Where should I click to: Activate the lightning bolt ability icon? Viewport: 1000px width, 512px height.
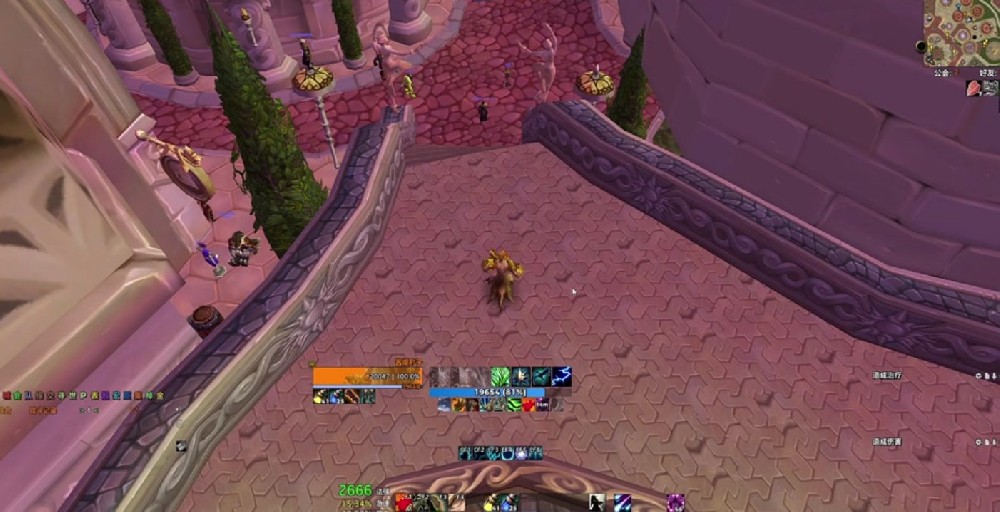[x=562, y=376]
